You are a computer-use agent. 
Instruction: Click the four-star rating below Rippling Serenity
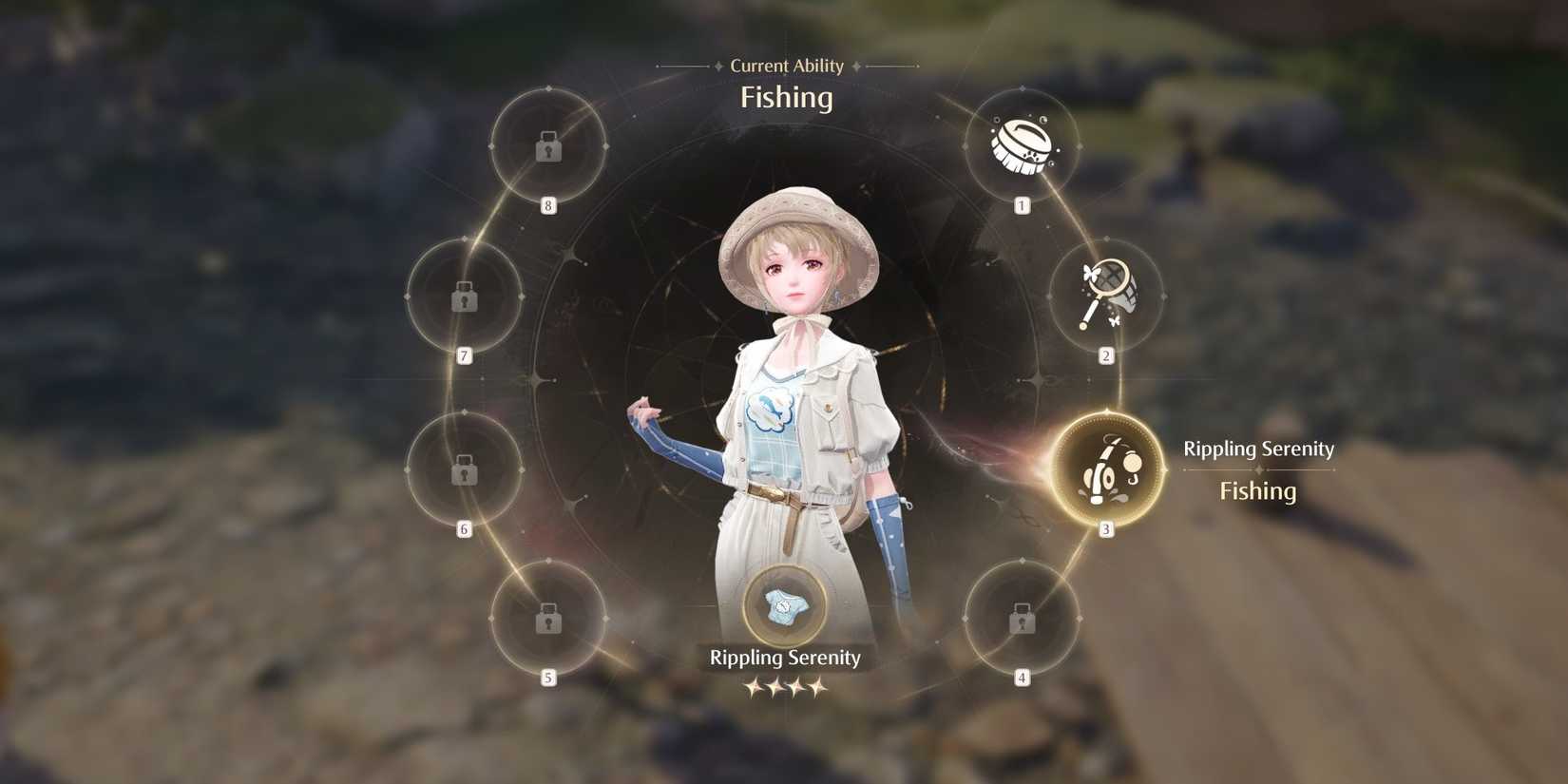pyautogui.click(x=786, y=686)
